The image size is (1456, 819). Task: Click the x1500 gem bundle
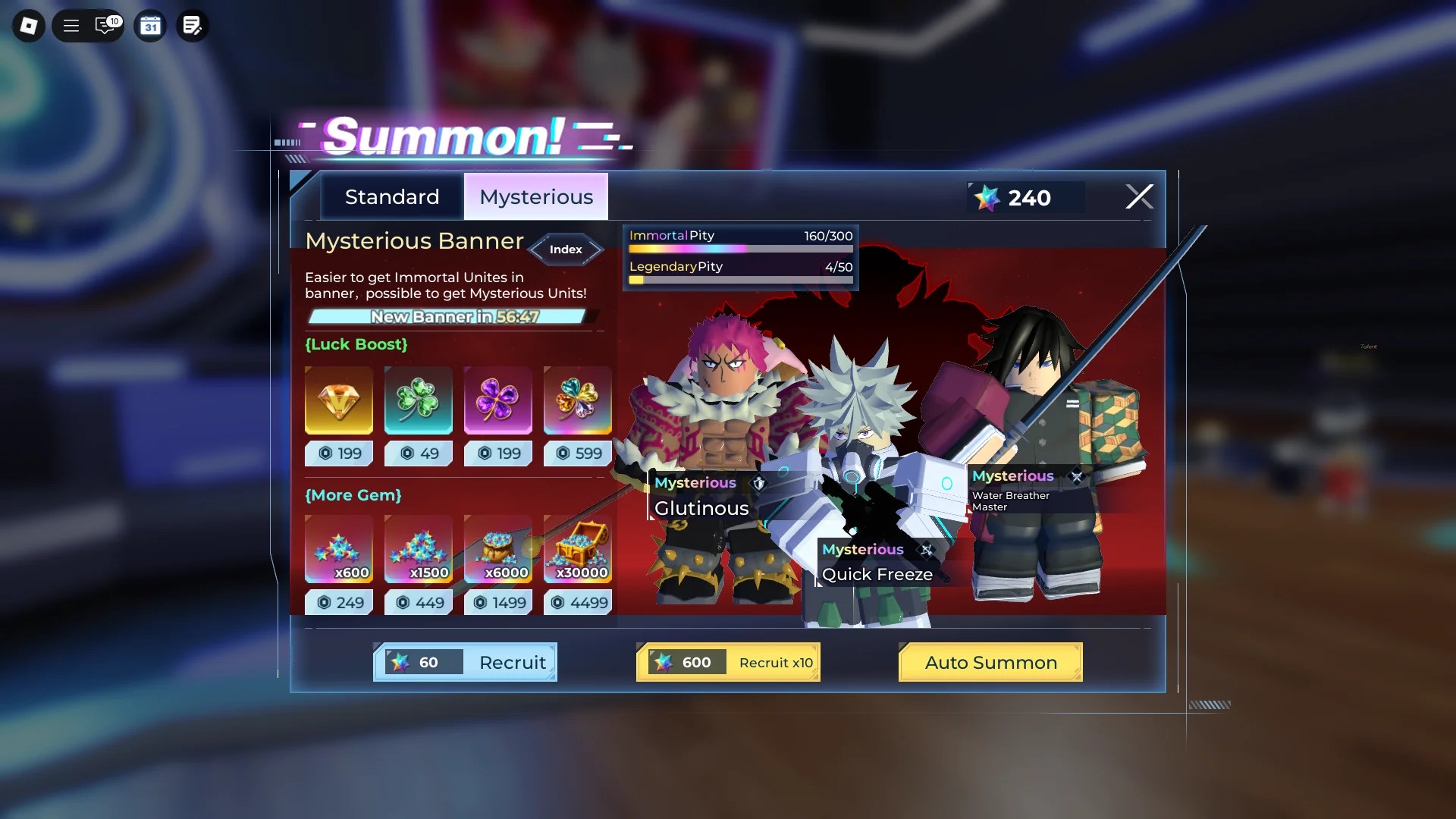(418, 549)
